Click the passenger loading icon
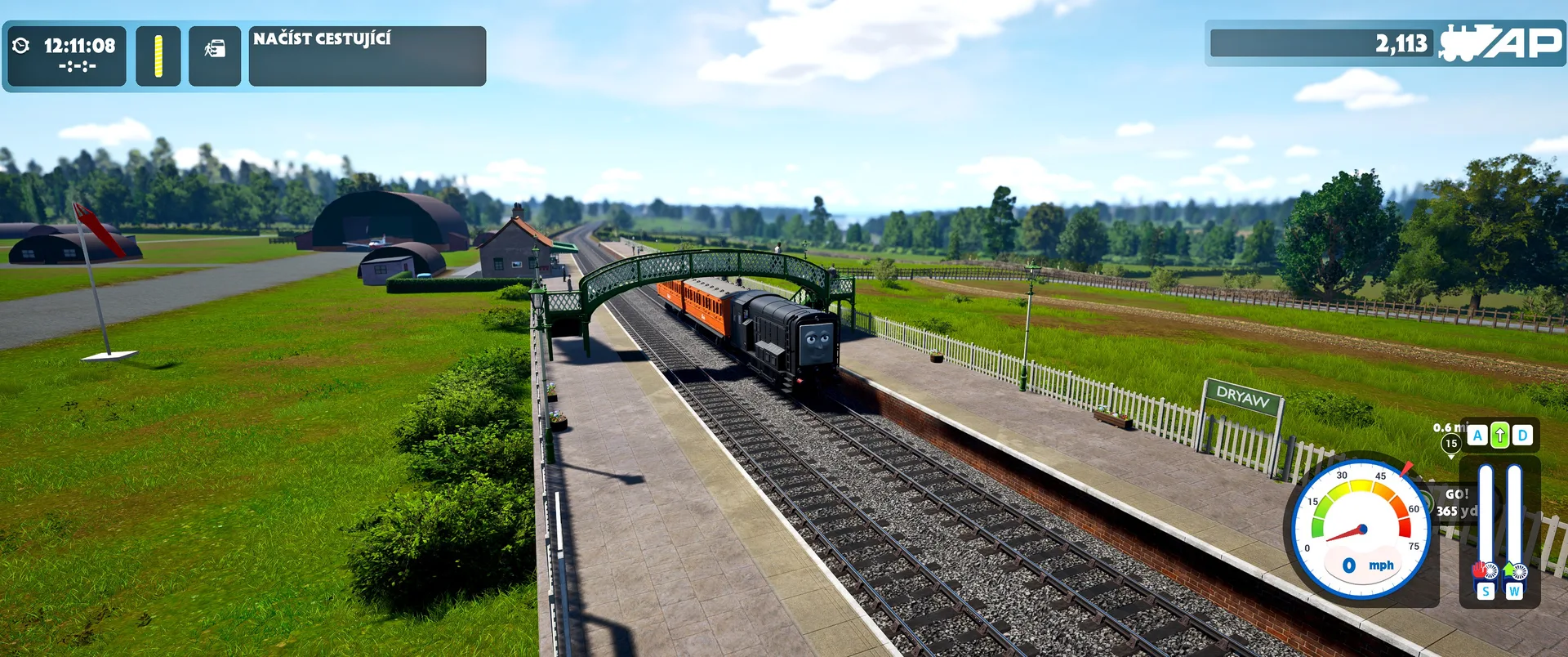This screenshot has width=1568, height=657. (215, 50)
